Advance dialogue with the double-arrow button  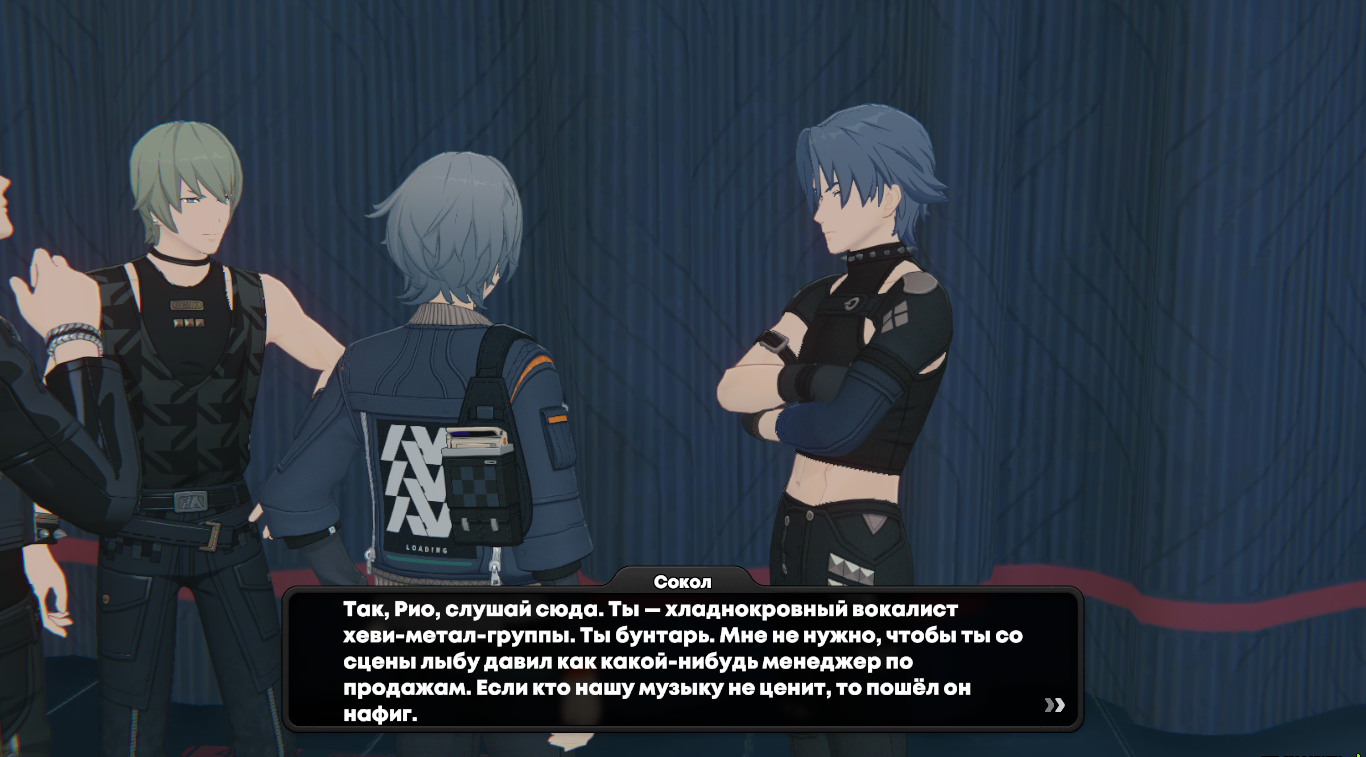click(x=1054, y=705)
